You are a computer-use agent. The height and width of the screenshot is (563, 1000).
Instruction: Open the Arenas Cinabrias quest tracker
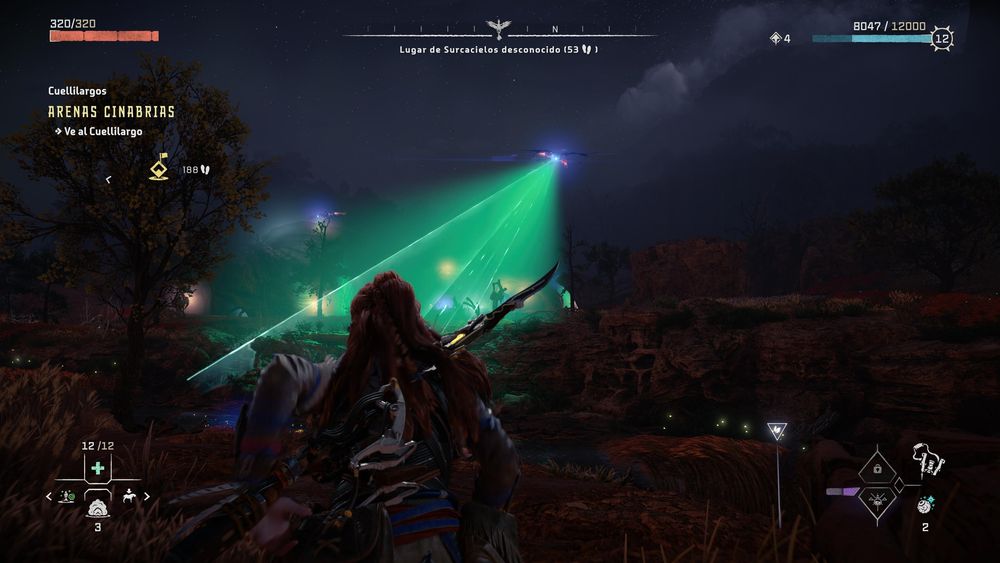pos(111,112)
